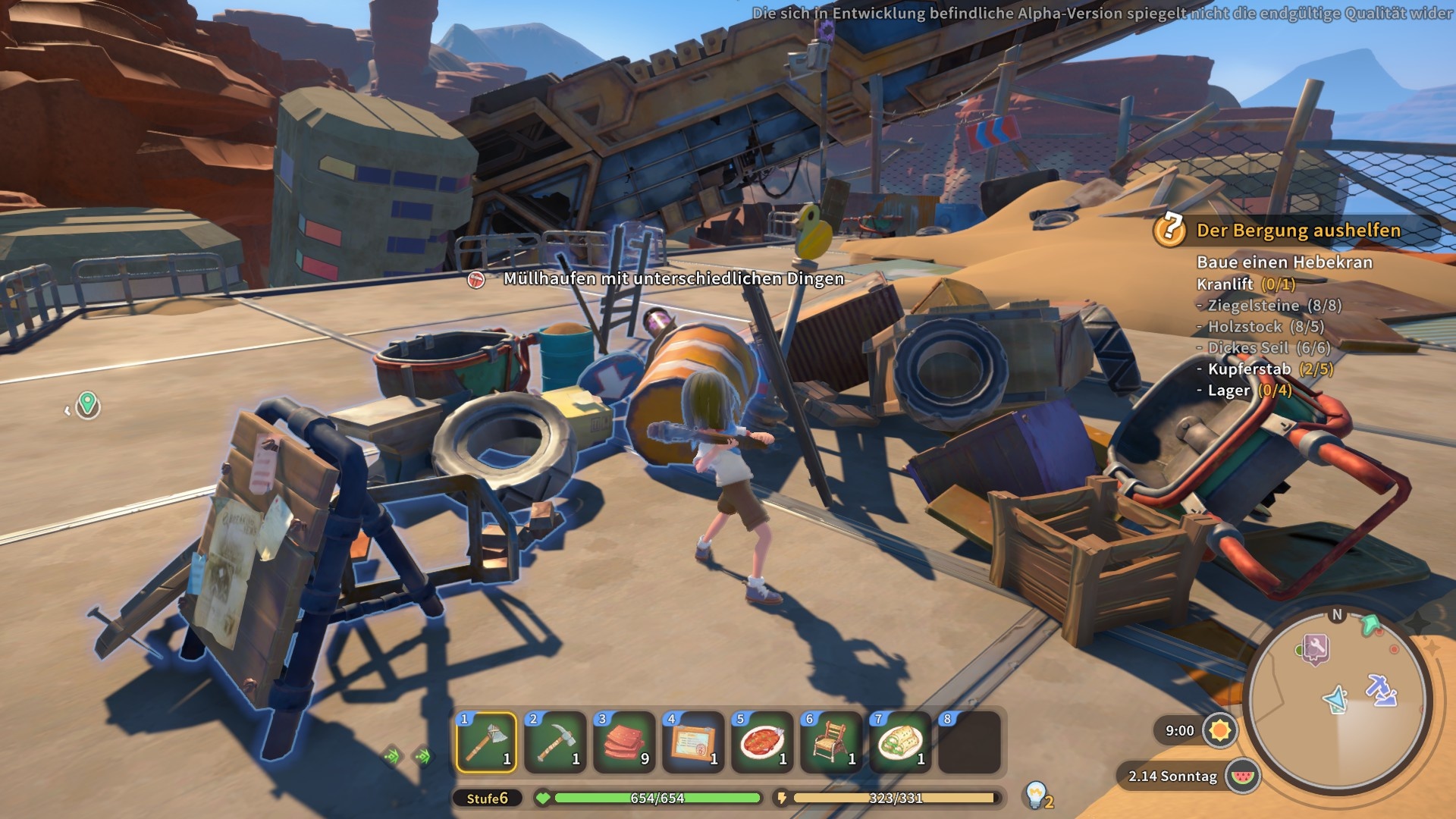The image size is (1456, 819).
Task: Click the lightbulb knowledge points icon
Action: click(x=1036, y=795)
